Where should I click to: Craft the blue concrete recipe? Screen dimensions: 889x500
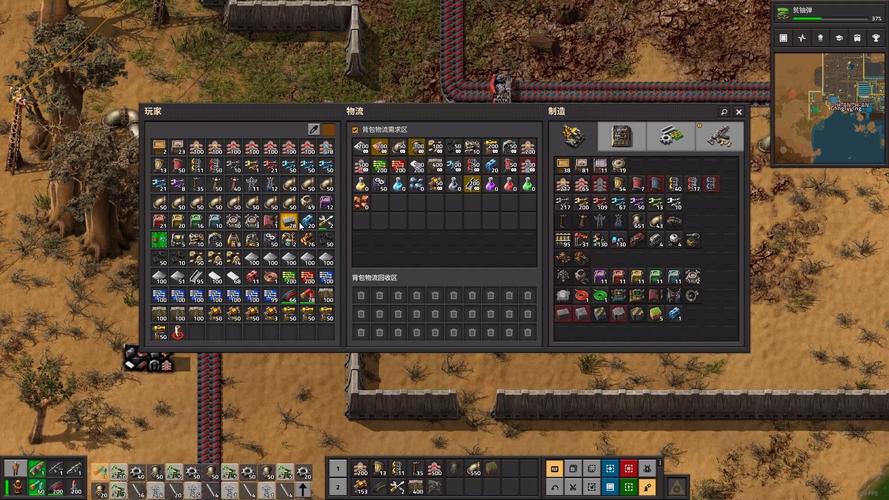pos(673,314)
